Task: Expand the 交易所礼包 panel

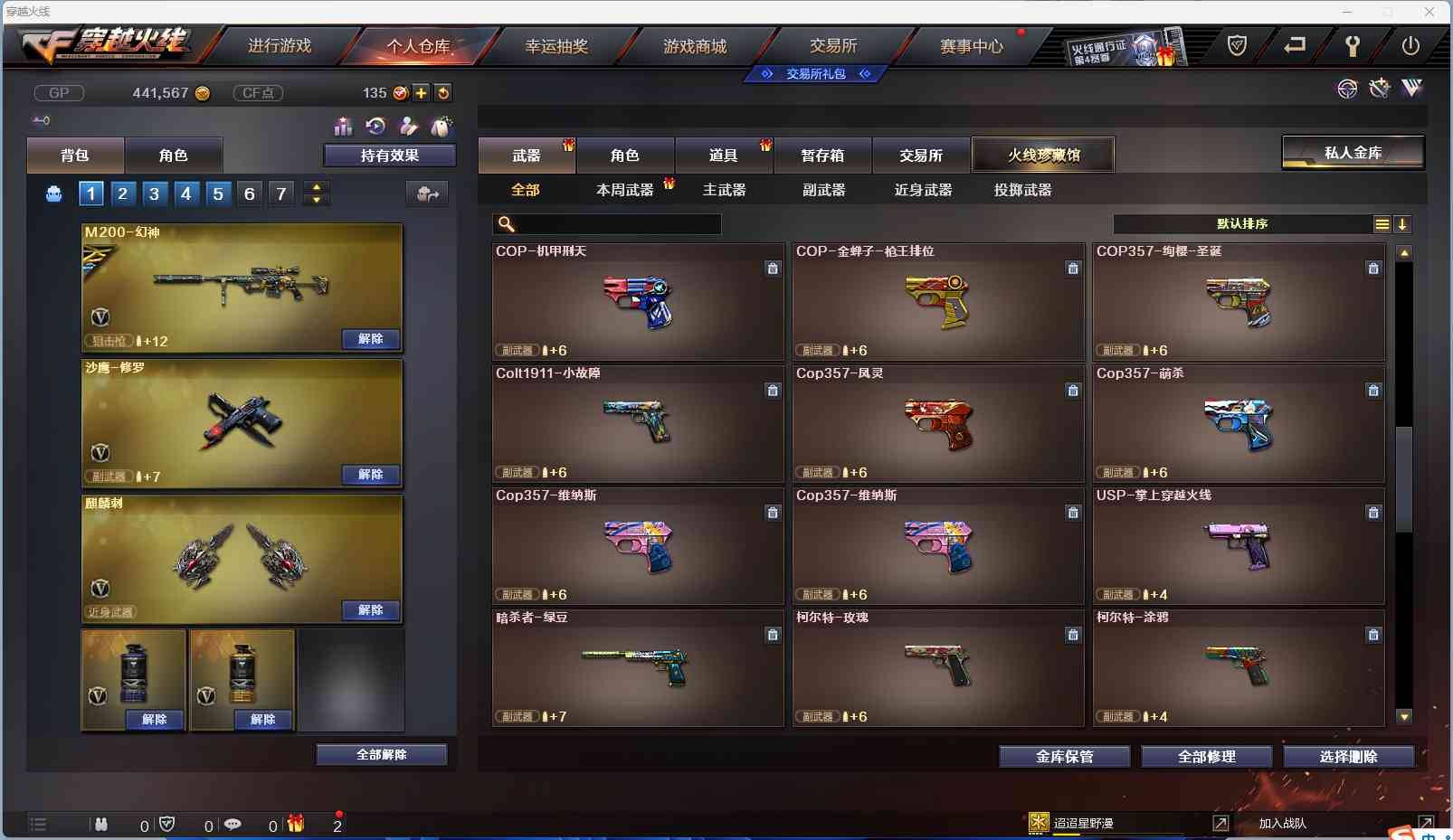Action: (x=813, y=74)
